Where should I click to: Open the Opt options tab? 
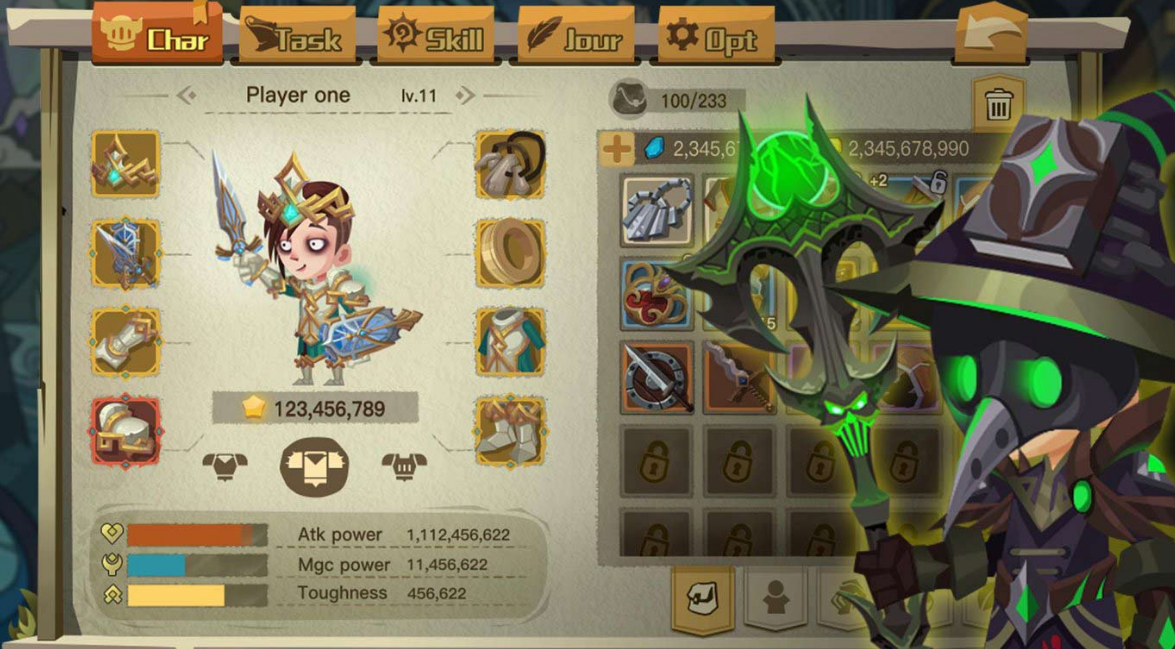pos(715,38)
